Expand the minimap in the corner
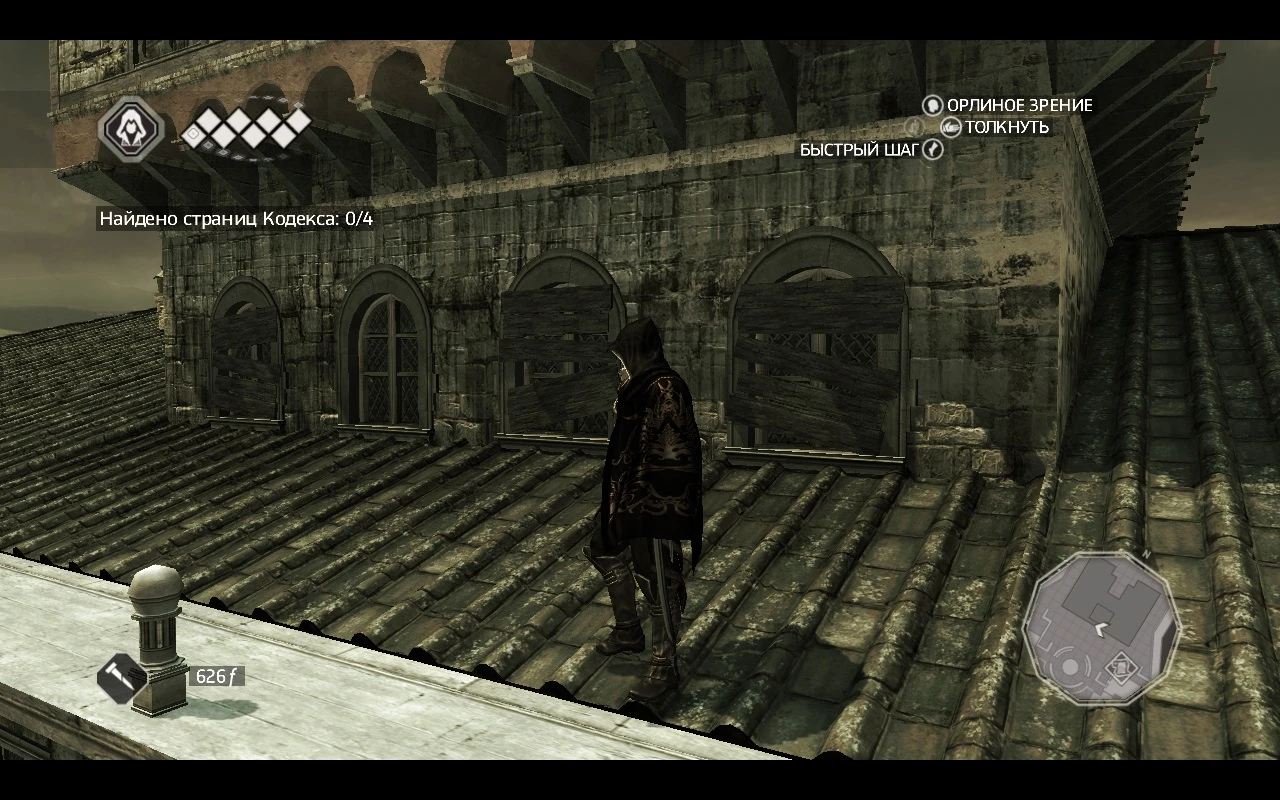The width and height of the screenshot is (1280, 800). pyautogui.click(x=1100, y=630)
